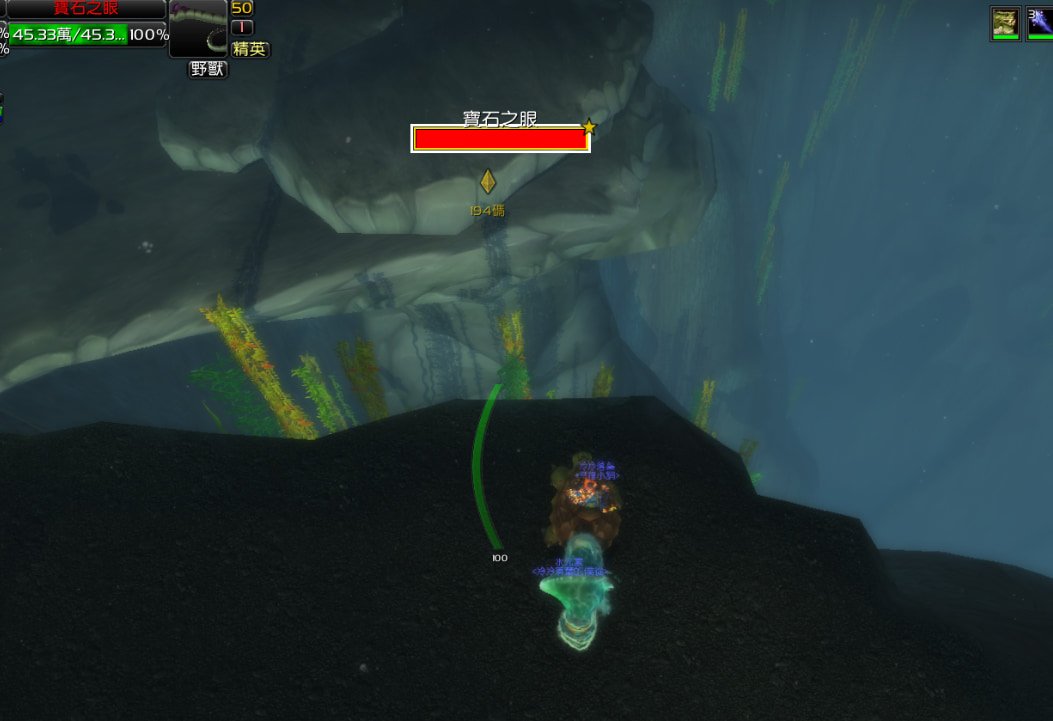Click the yellow-green creature buff icon
1053x721 pixels.
1005,23
